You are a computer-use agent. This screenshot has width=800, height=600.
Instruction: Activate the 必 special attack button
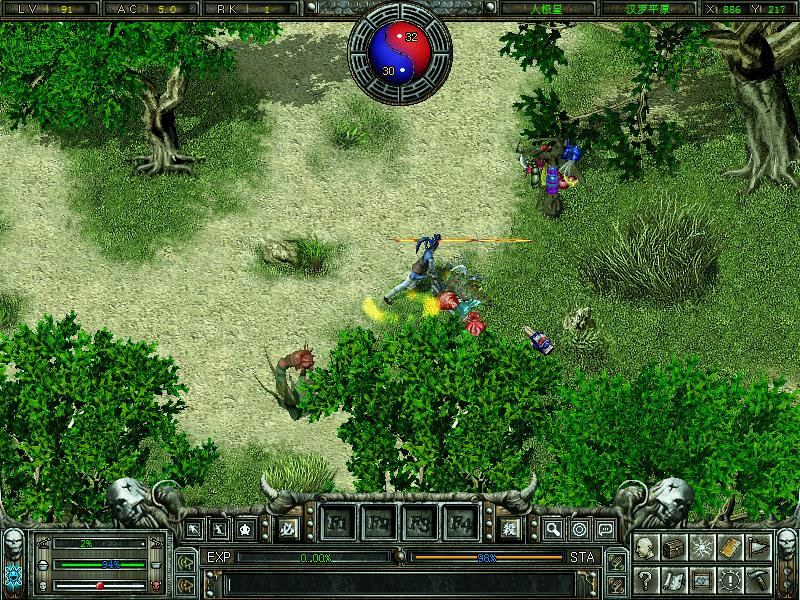[x=286, y=527]
